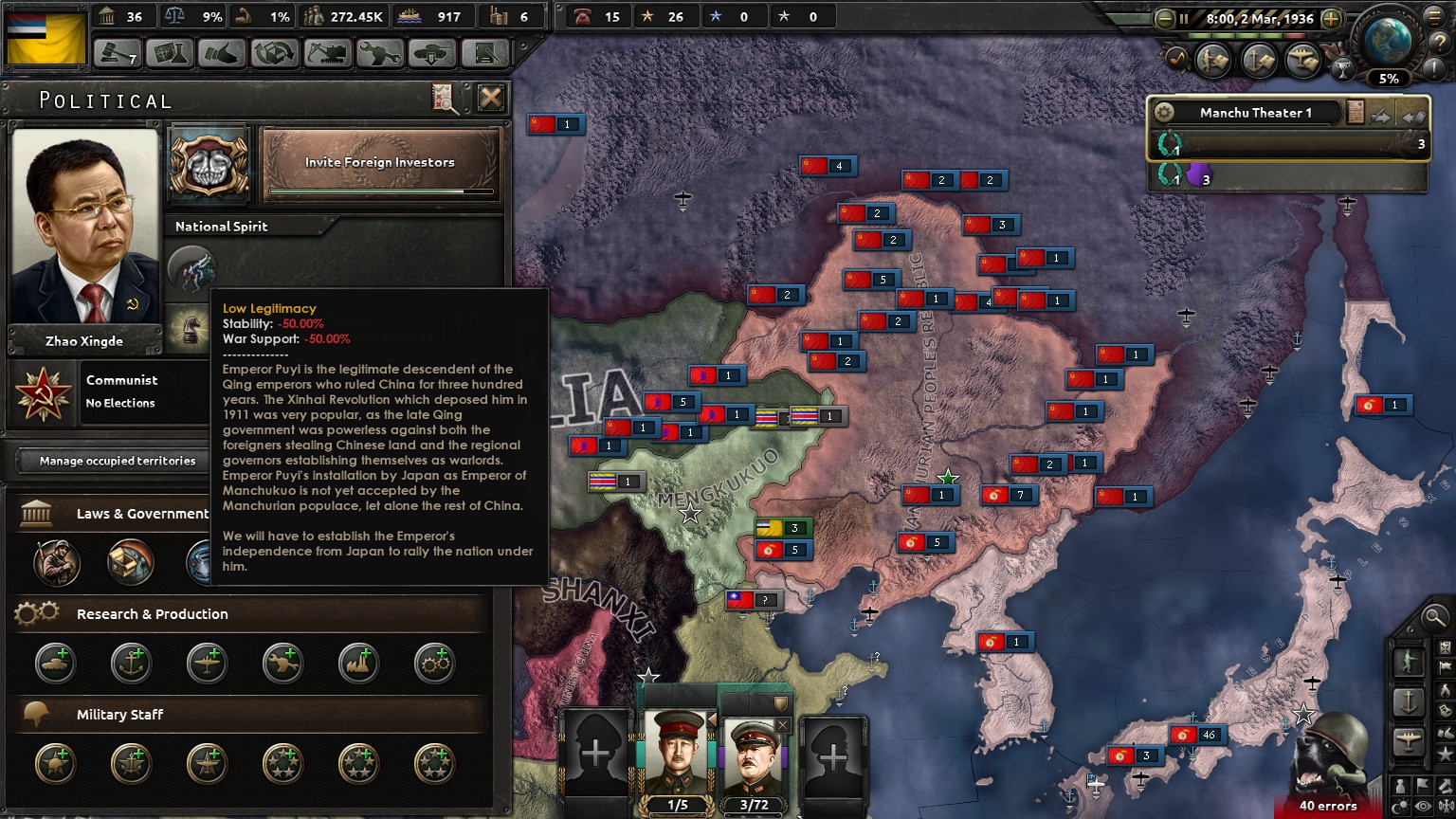Open the air battle plans icon
This screenshot has height=819, width=1456.
[x=1304, y=60]
